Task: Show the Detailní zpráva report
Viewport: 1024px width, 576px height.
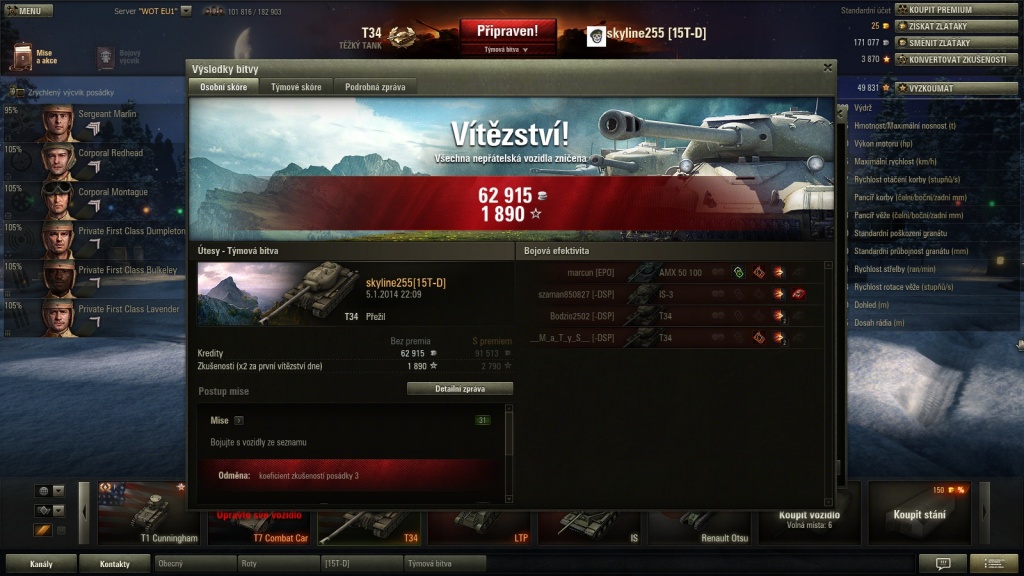Action: (x=460, y=388)
